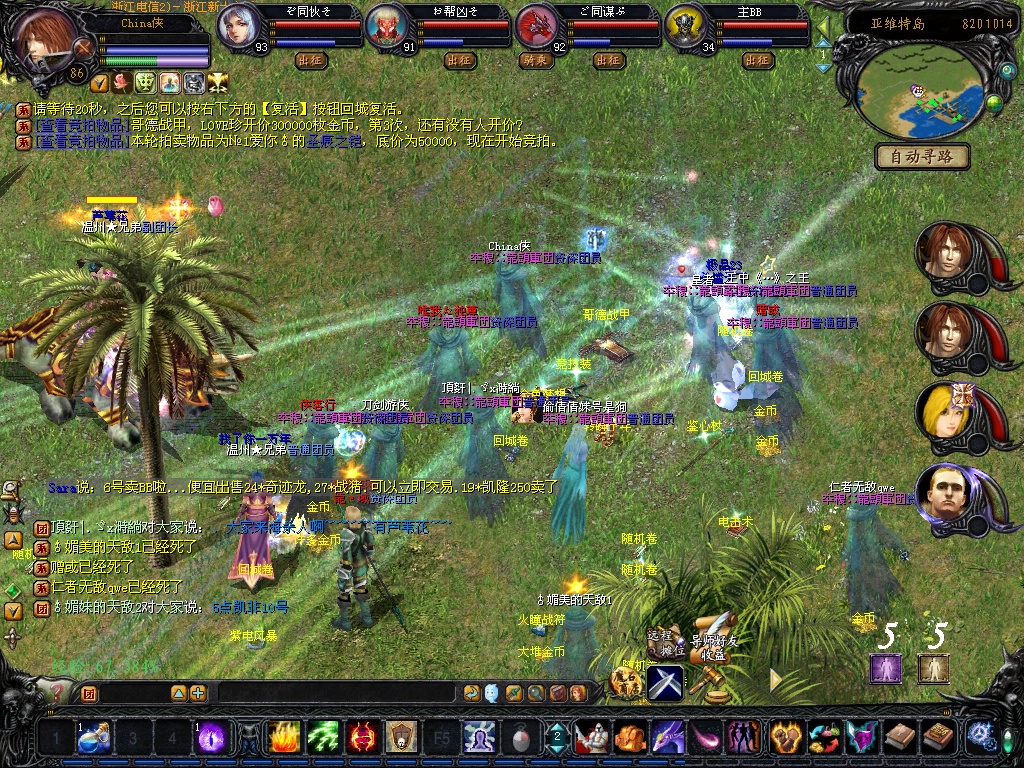
Task: Select the skull shield skill icon
Action: pos(401,737)
